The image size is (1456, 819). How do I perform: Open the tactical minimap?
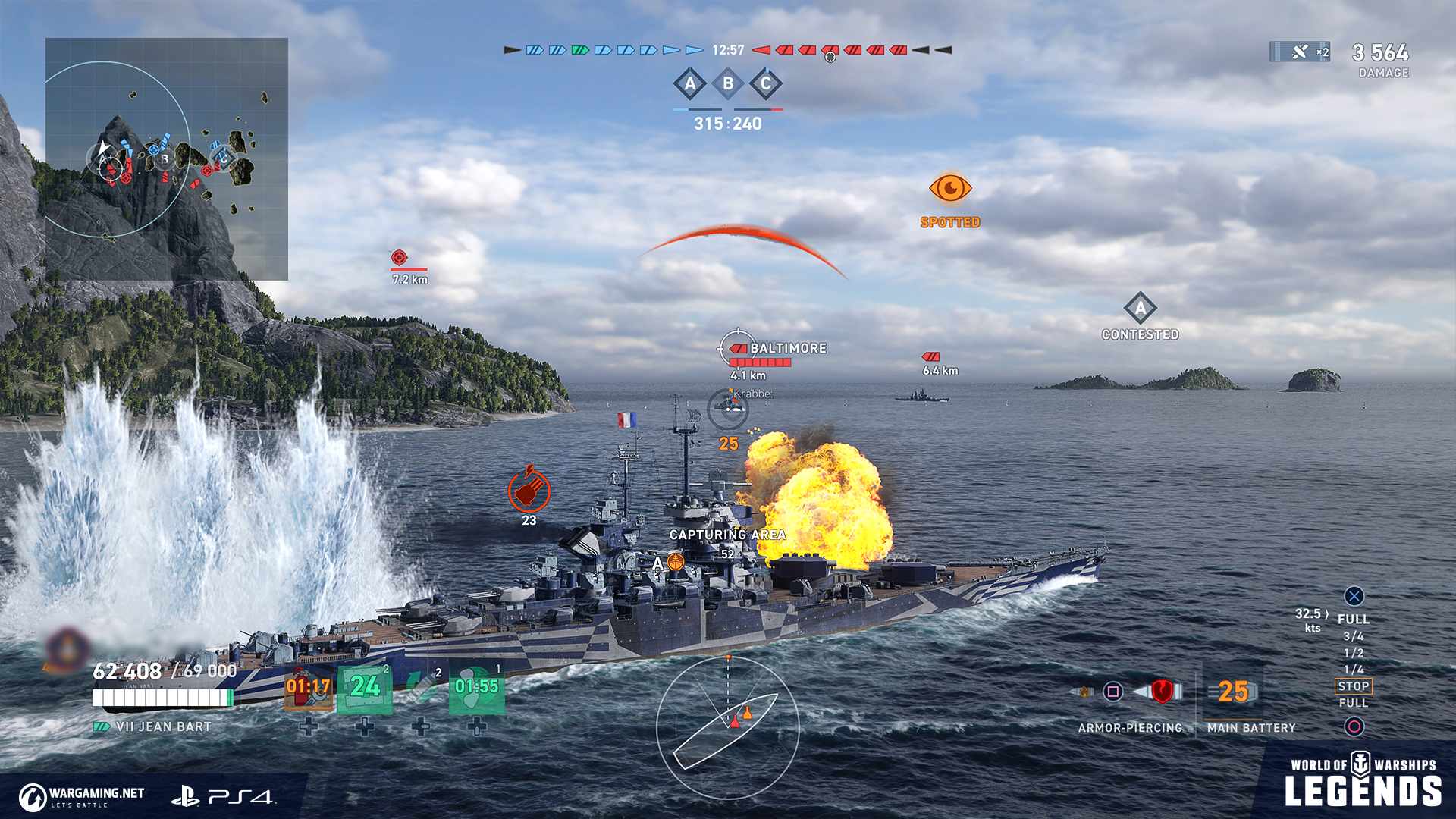coord(167,159)
